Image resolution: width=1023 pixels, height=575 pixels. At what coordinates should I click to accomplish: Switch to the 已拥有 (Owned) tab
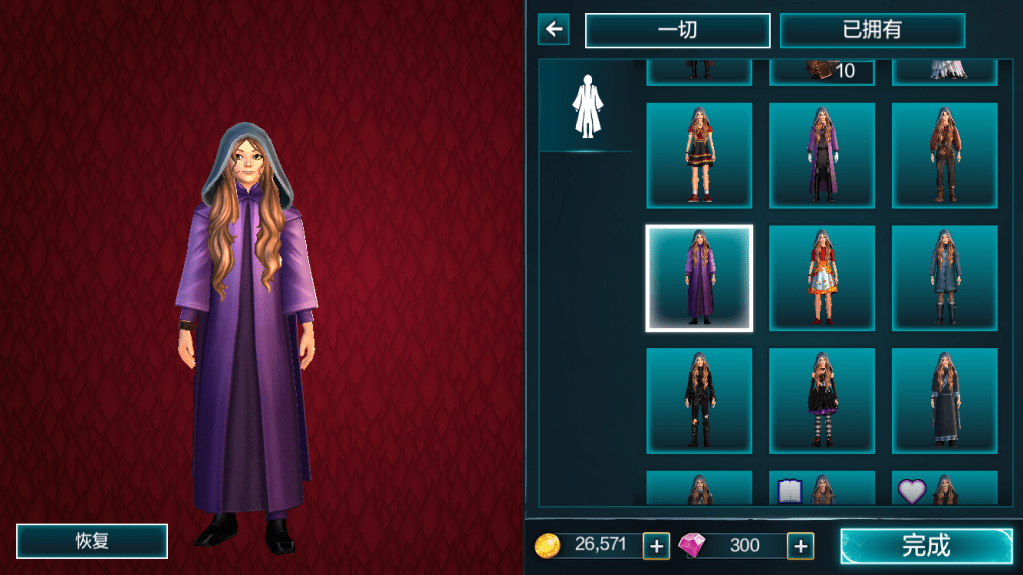coord(872,30)
